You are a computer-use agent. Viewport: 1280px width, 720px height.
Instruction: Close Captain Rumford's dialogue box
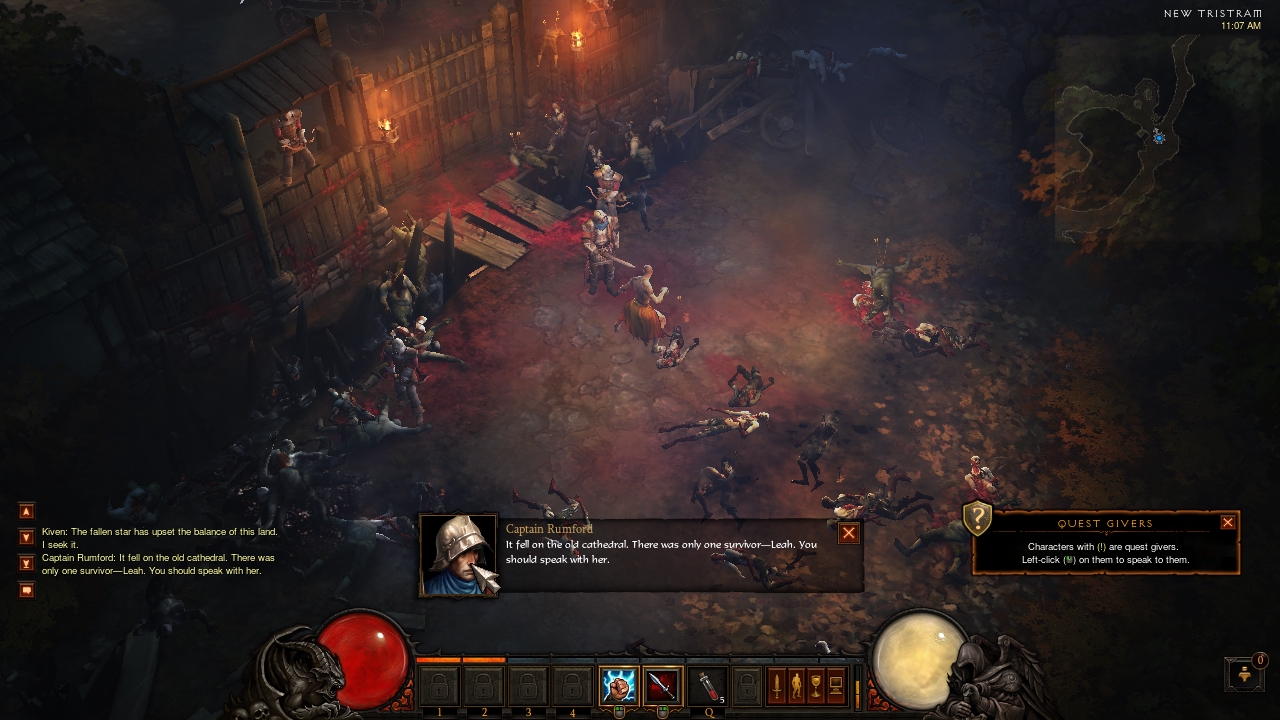(x=848, y=533)
